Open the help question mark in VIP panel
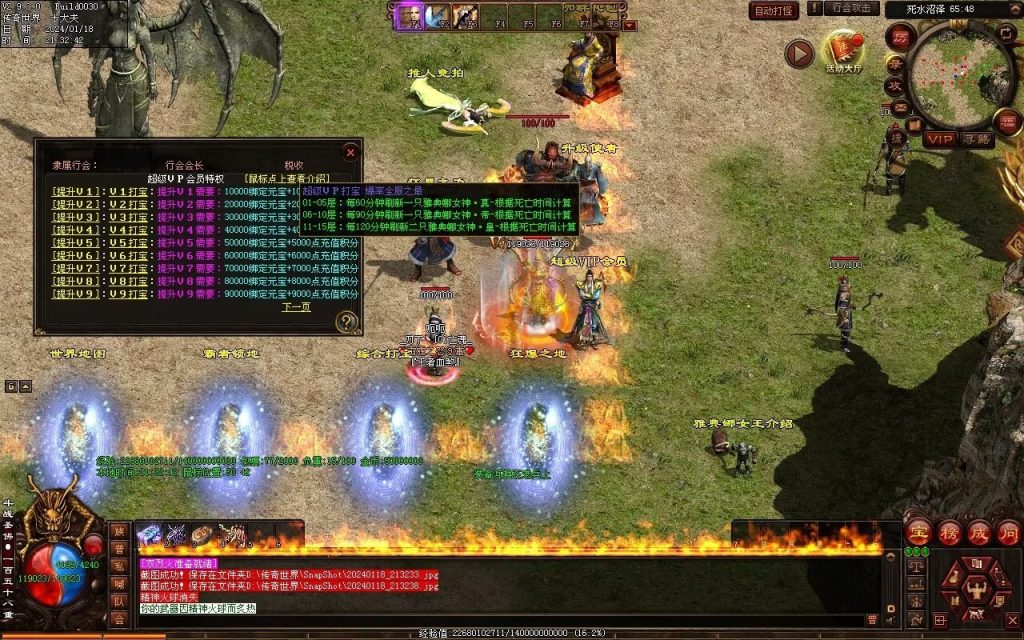 (x=346, y=321)
